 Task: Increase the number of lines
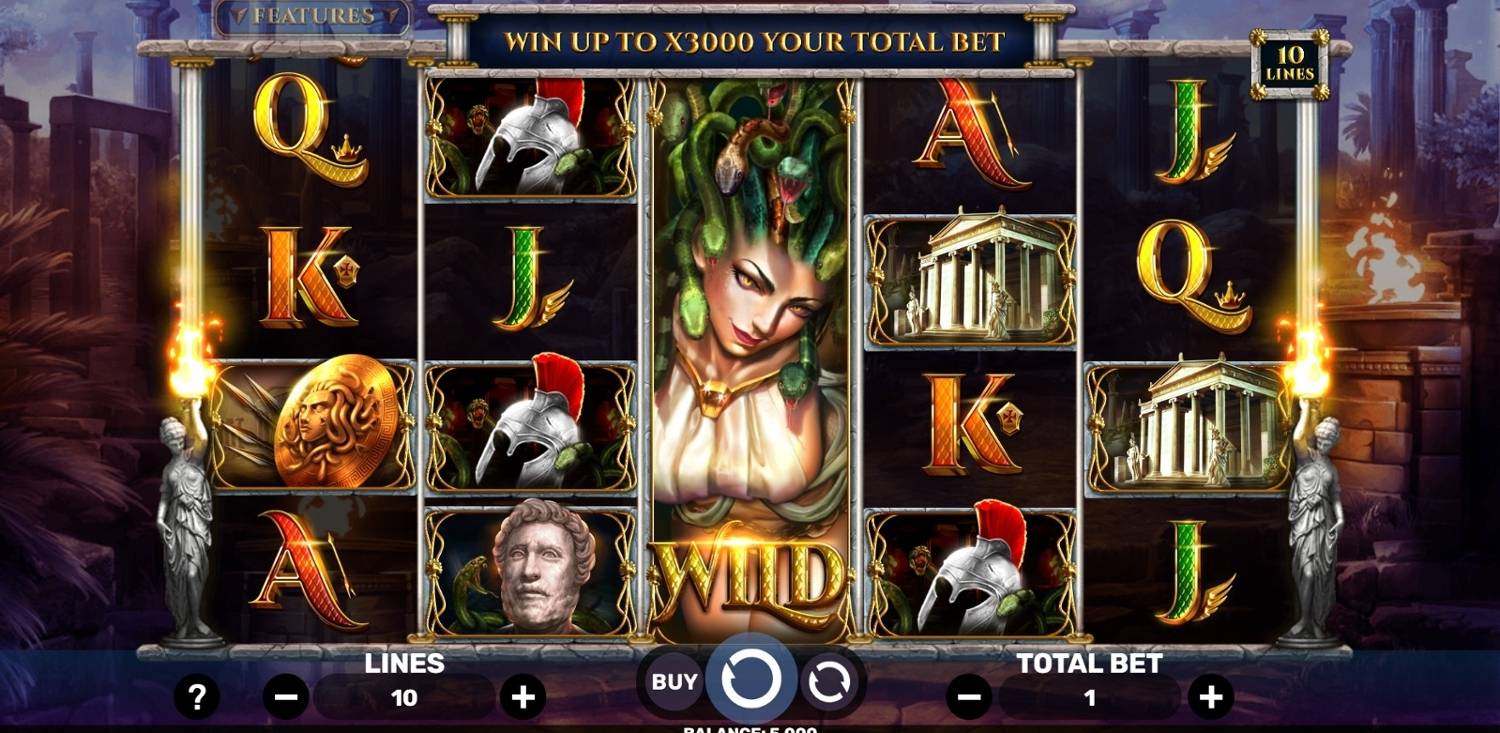click(523, 697)
